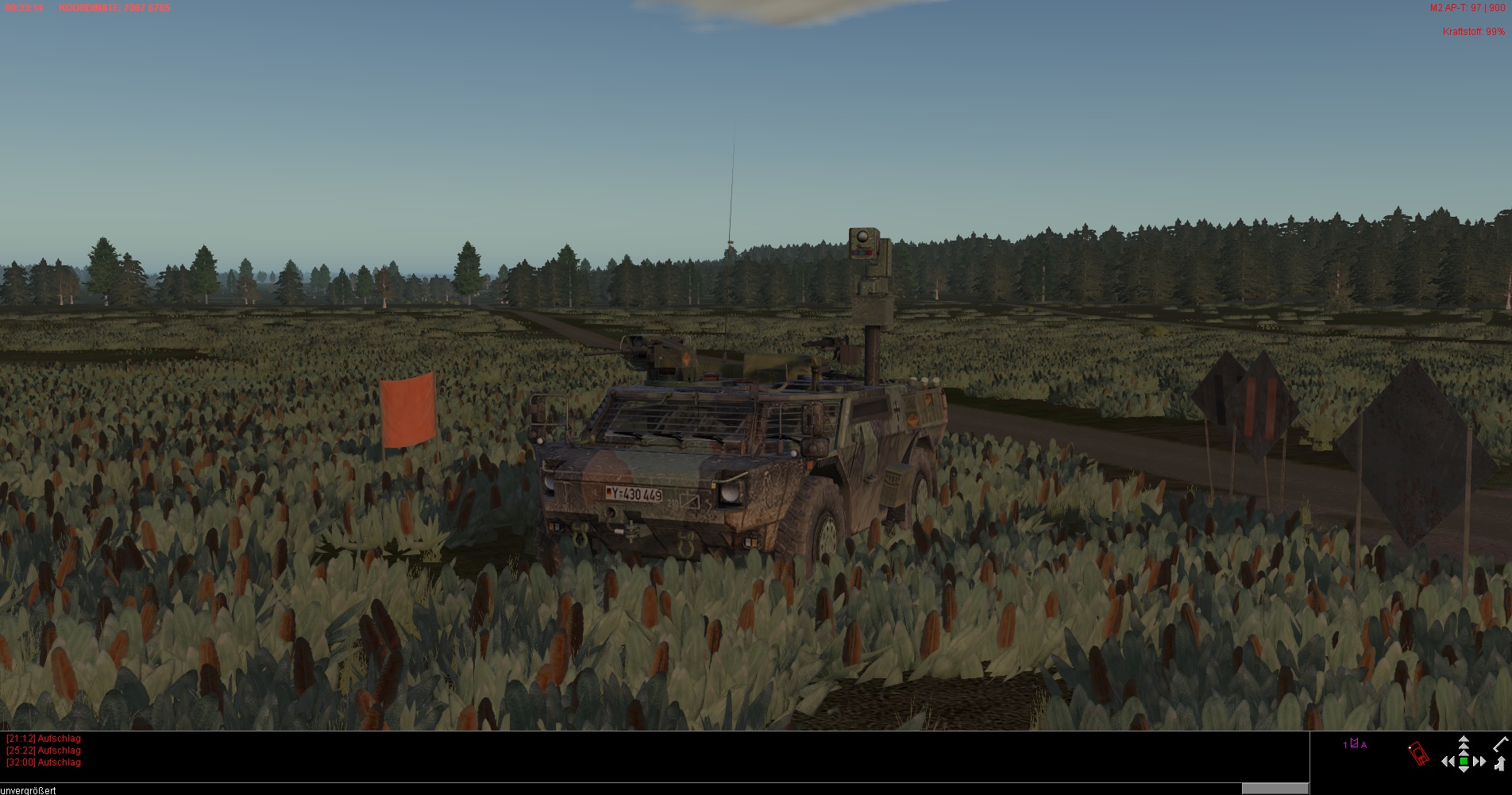Choose the outermost left turn arrow

[x=1444, y=762]
